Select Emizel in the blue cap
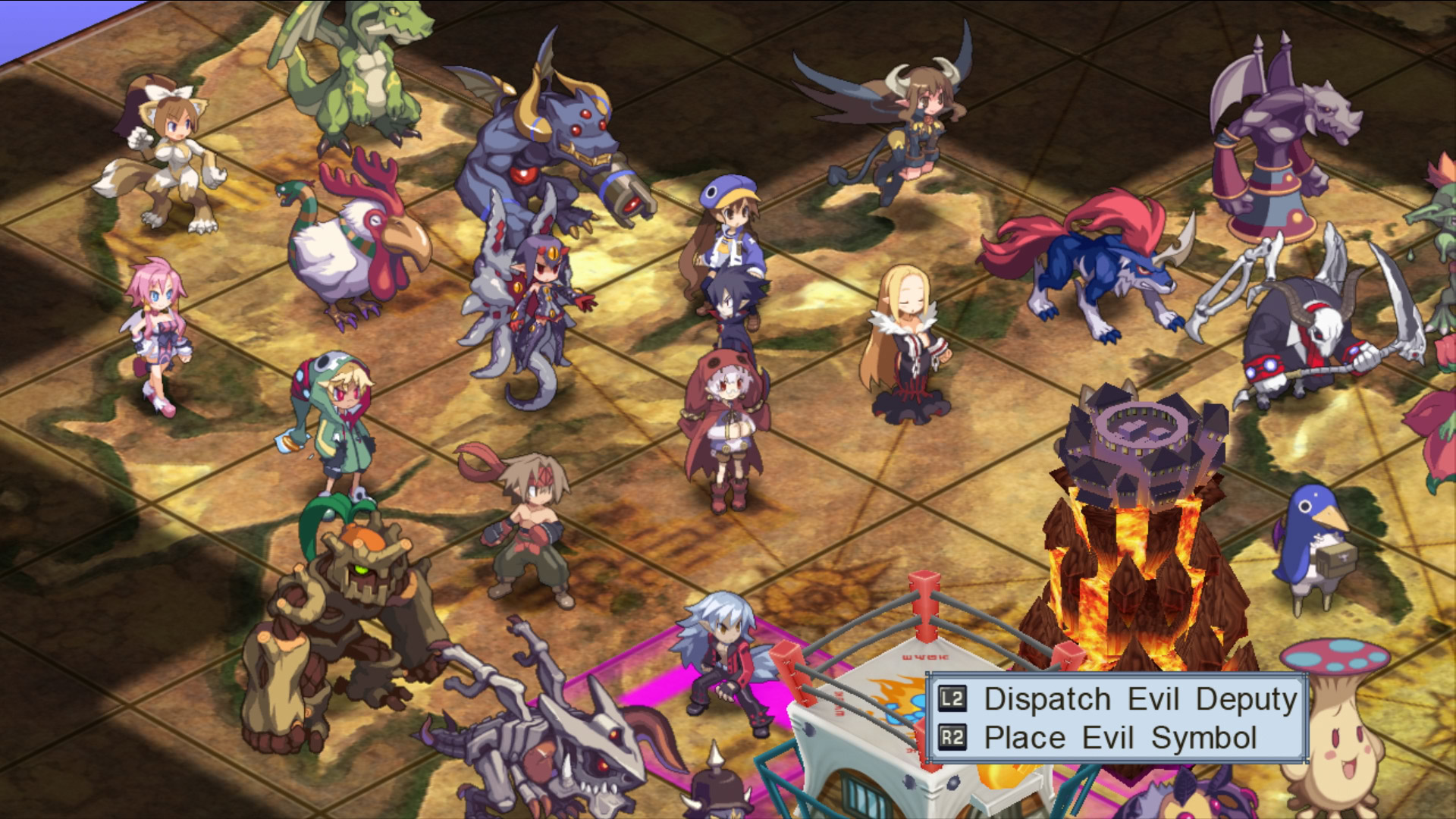Screen dimensions: 1456x819 pyautogui.click(x=732, y=227)
